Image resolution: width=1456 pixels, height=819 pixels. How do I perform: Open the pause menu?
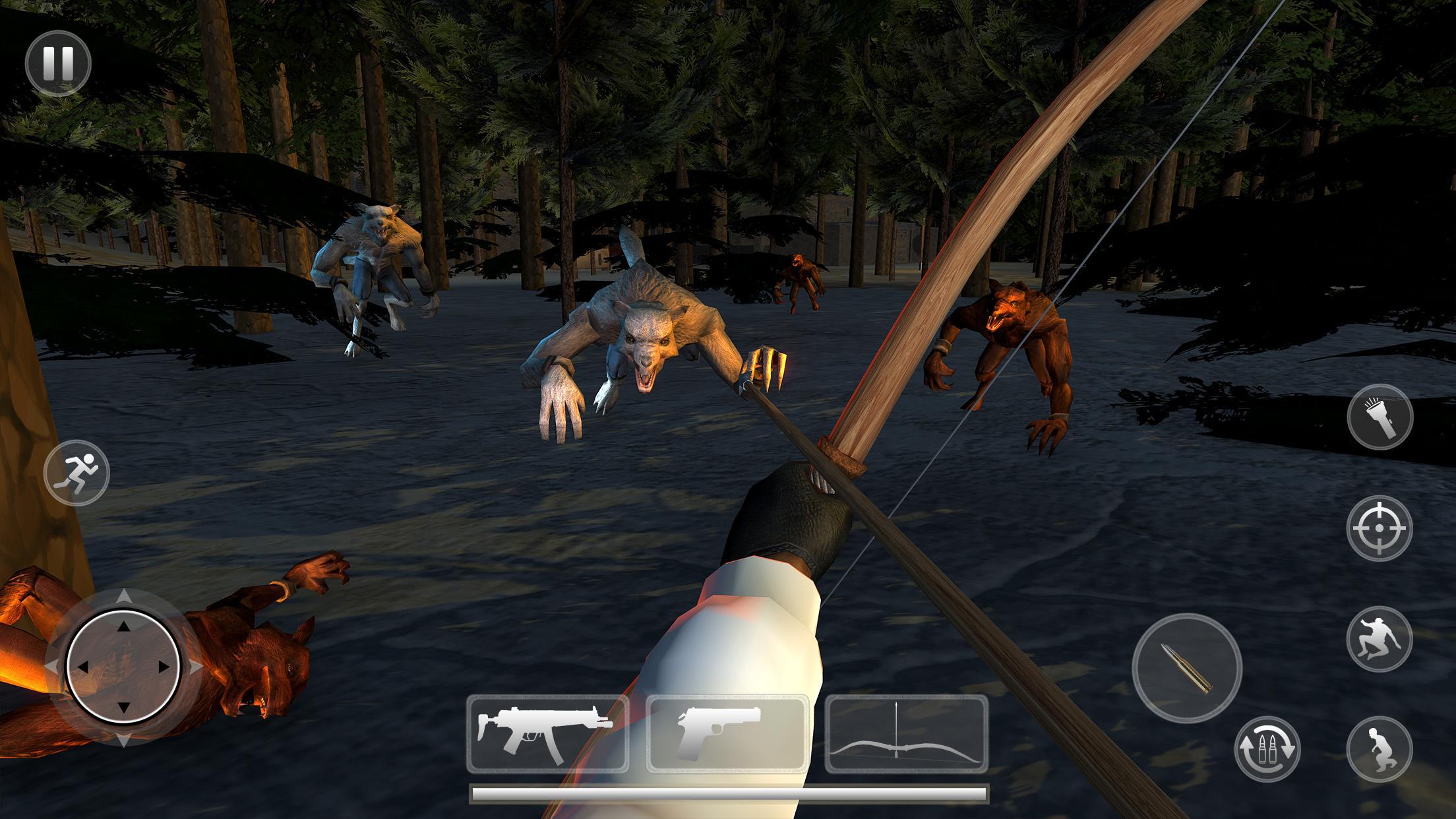59,63
